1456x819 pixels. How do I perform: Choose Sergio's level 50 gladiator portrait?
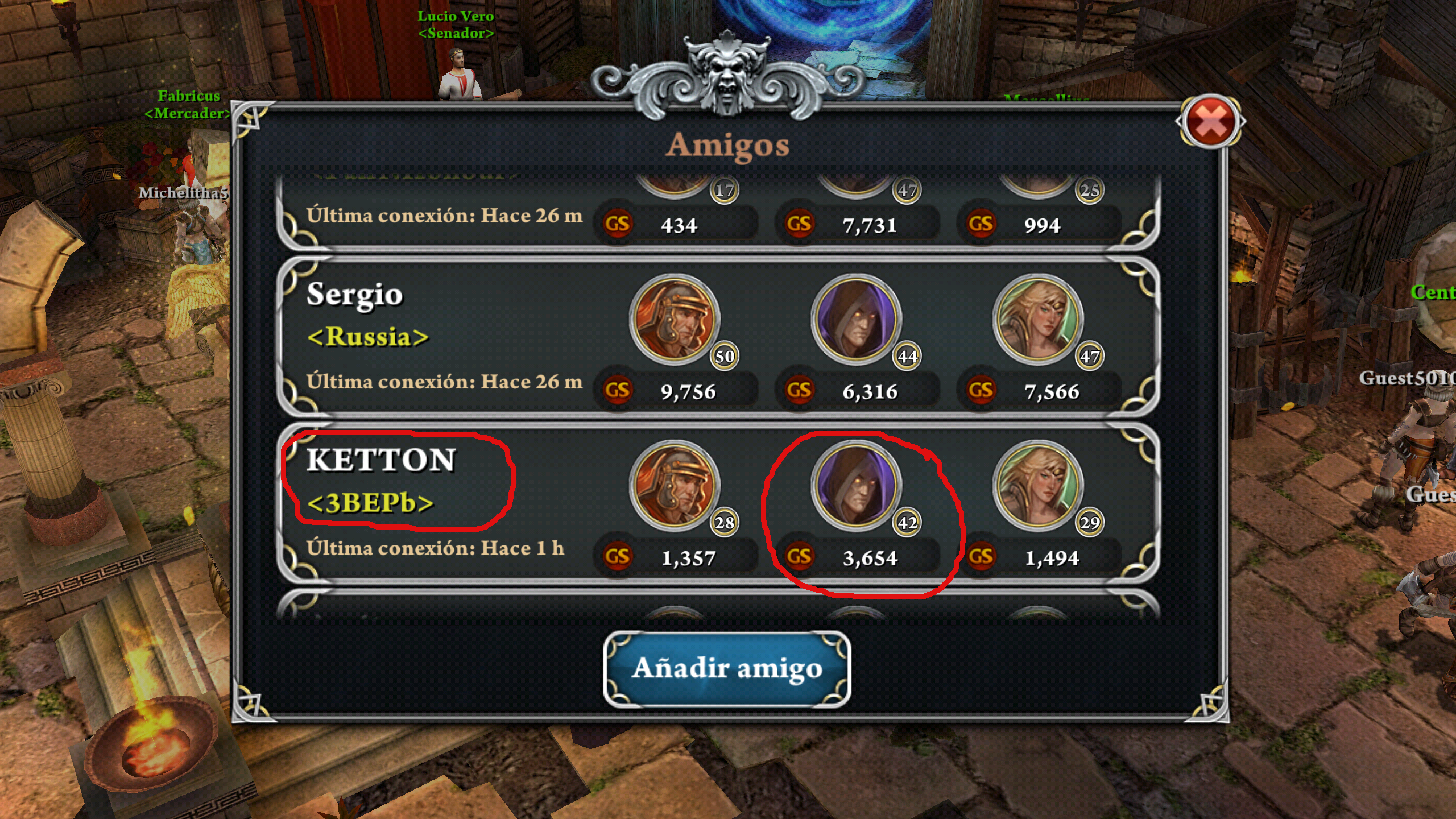click(675, 320)
